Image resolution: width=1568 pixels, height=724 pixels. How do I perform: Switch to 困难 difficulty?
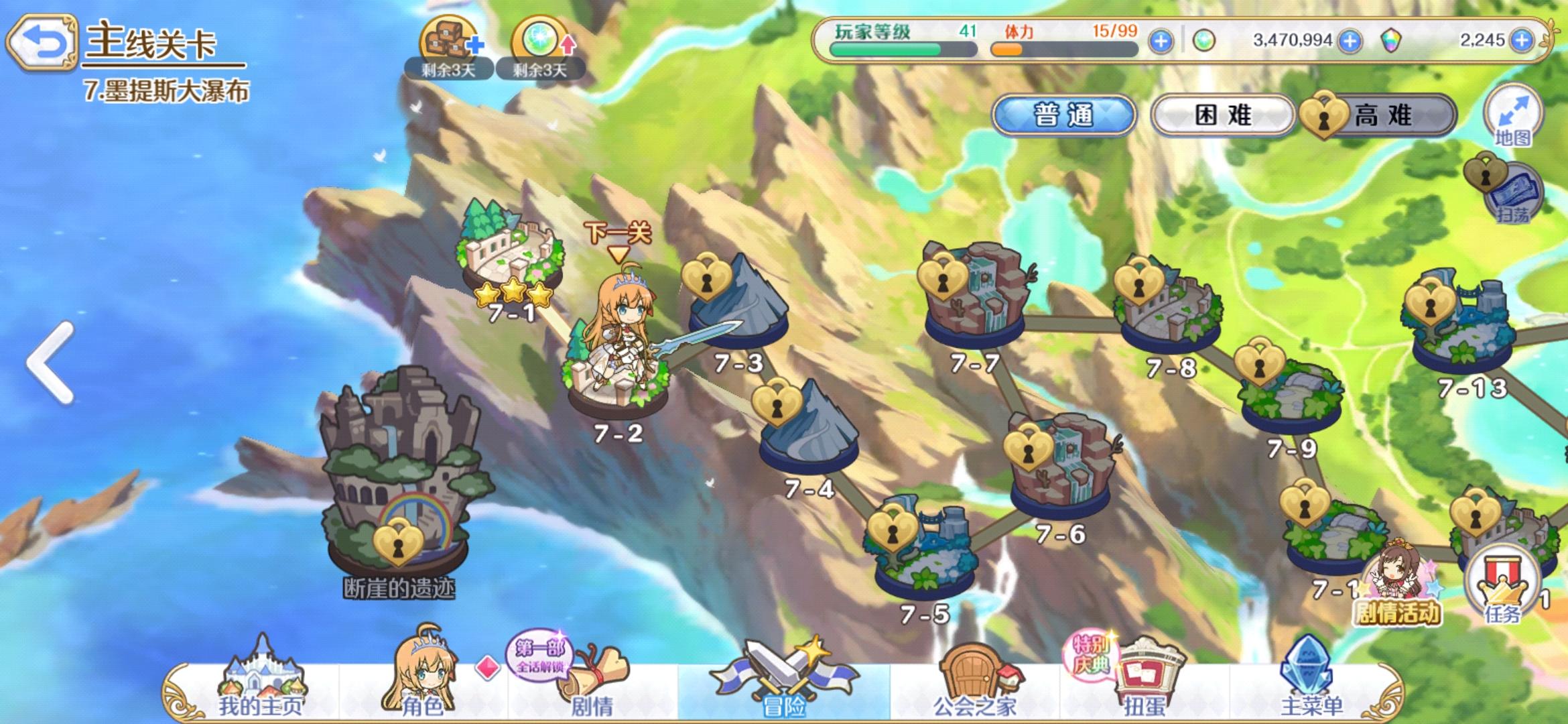[1224, 115]
